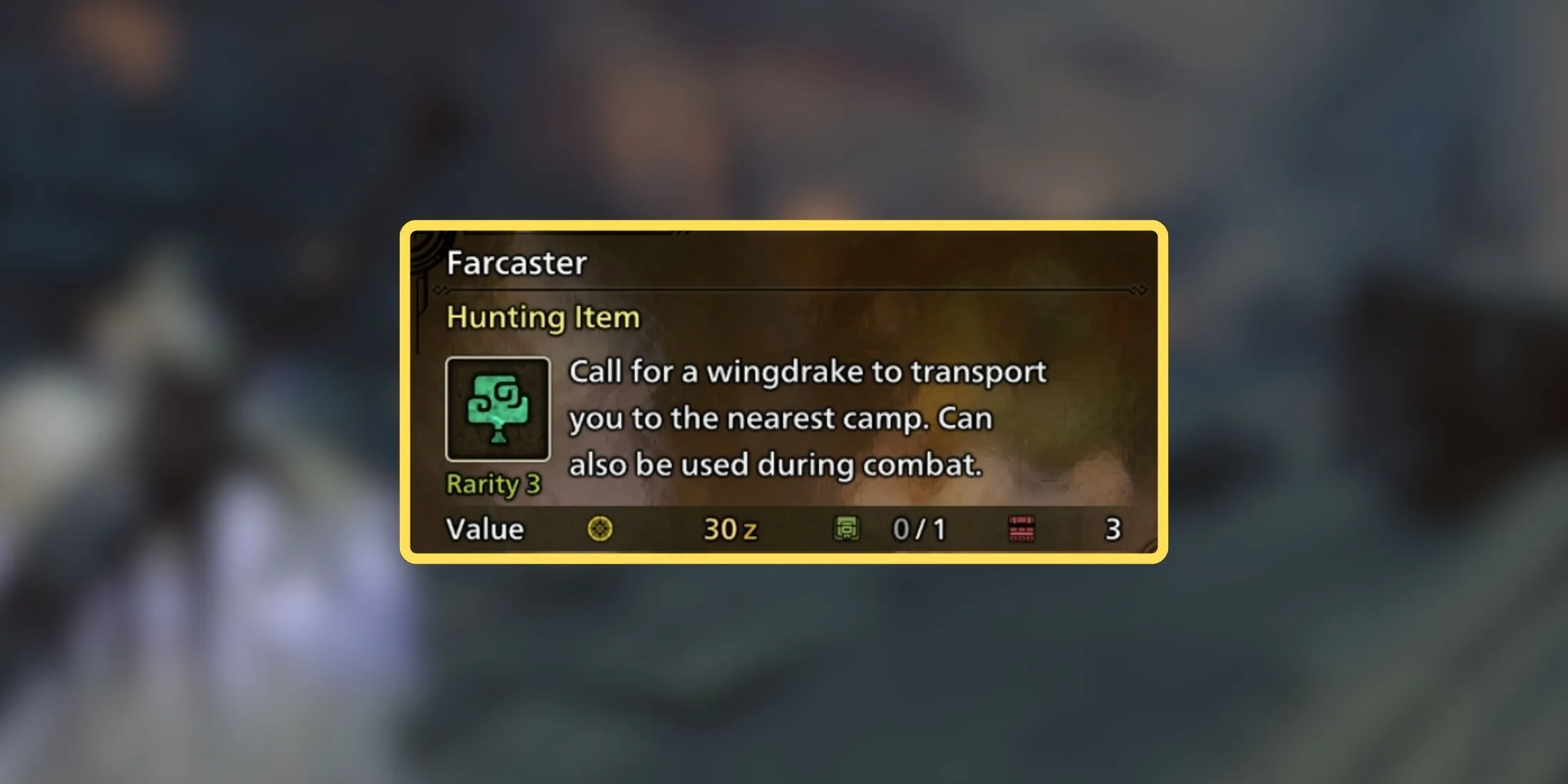Screen dimensions: 1568x784
Task: Click the yellow tooltip border frame
Action: 784,228
